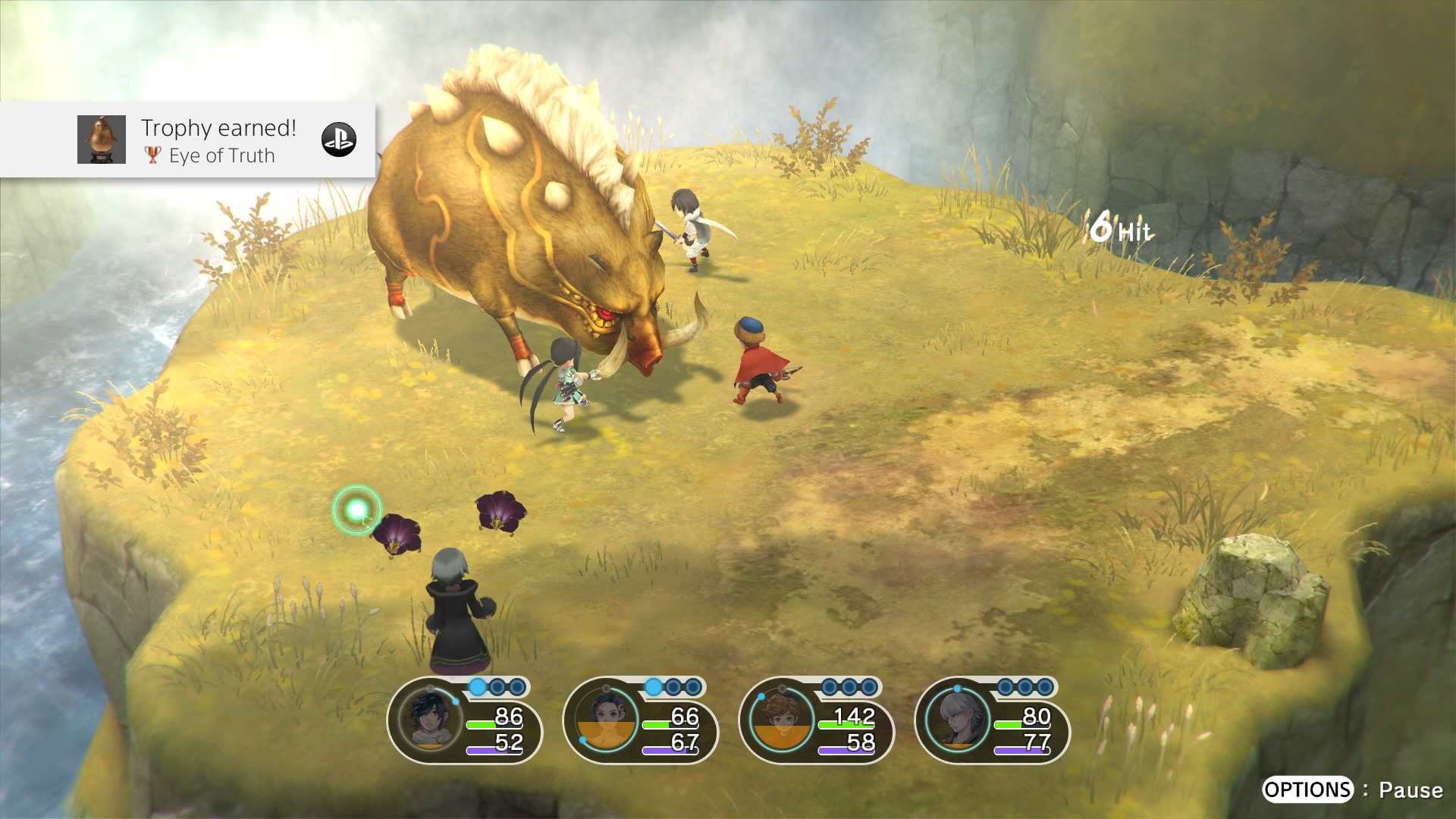
Task: Choose the orange-haired boy's party portrait
Action: pos(781,719)
